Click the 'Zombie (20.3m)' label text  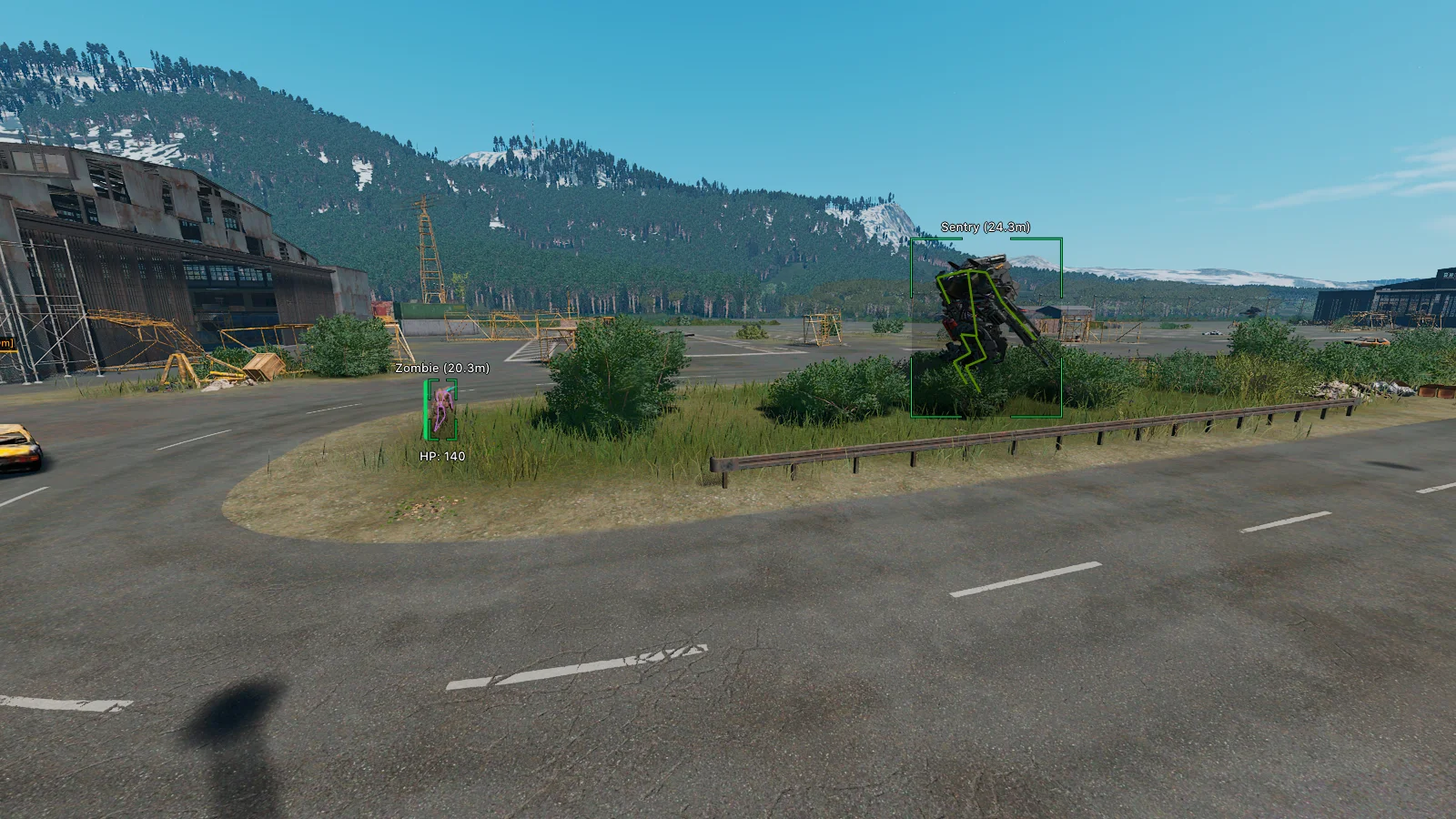(x=441, y=369)
